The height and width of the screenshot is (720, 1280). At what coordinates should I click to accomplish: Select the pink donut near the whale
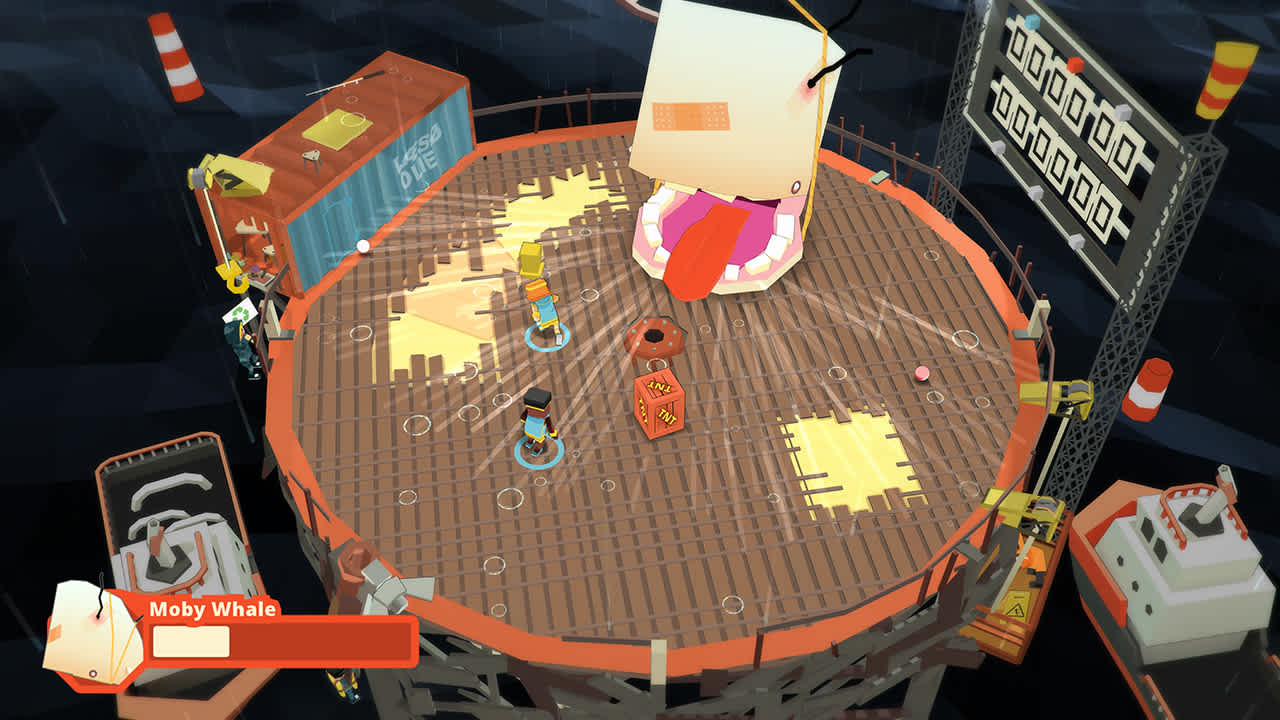pos(655,335)
